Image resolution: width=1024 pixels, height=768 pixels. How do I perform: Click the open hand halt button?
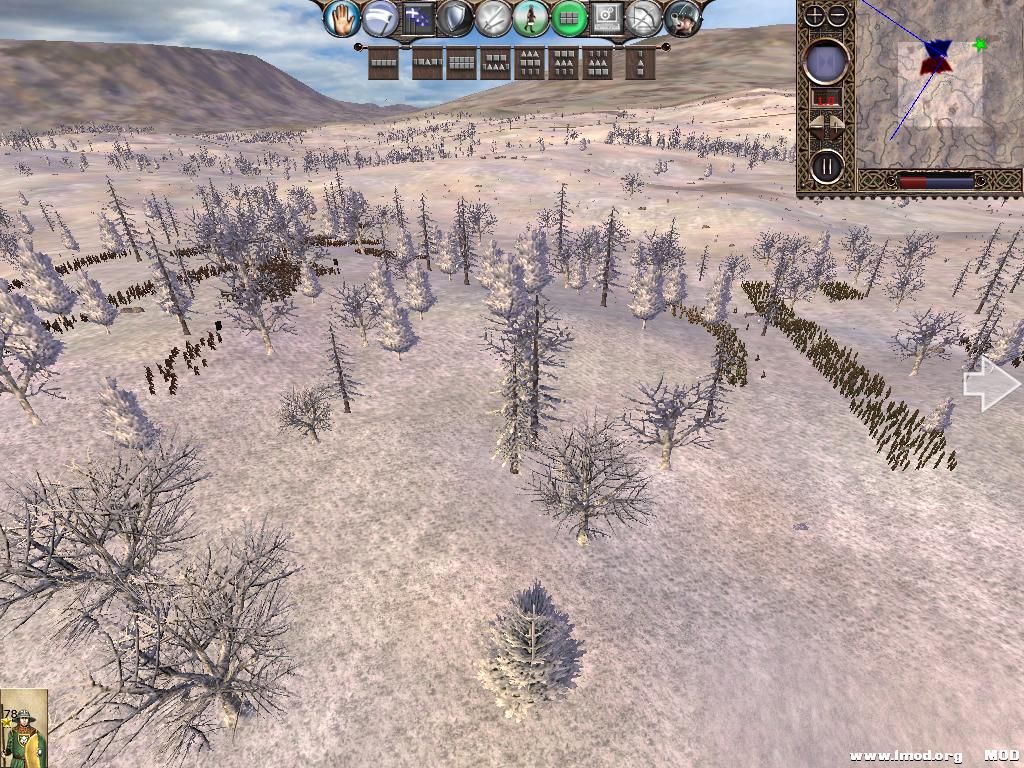pyautogui.click(x=342, y=18)
